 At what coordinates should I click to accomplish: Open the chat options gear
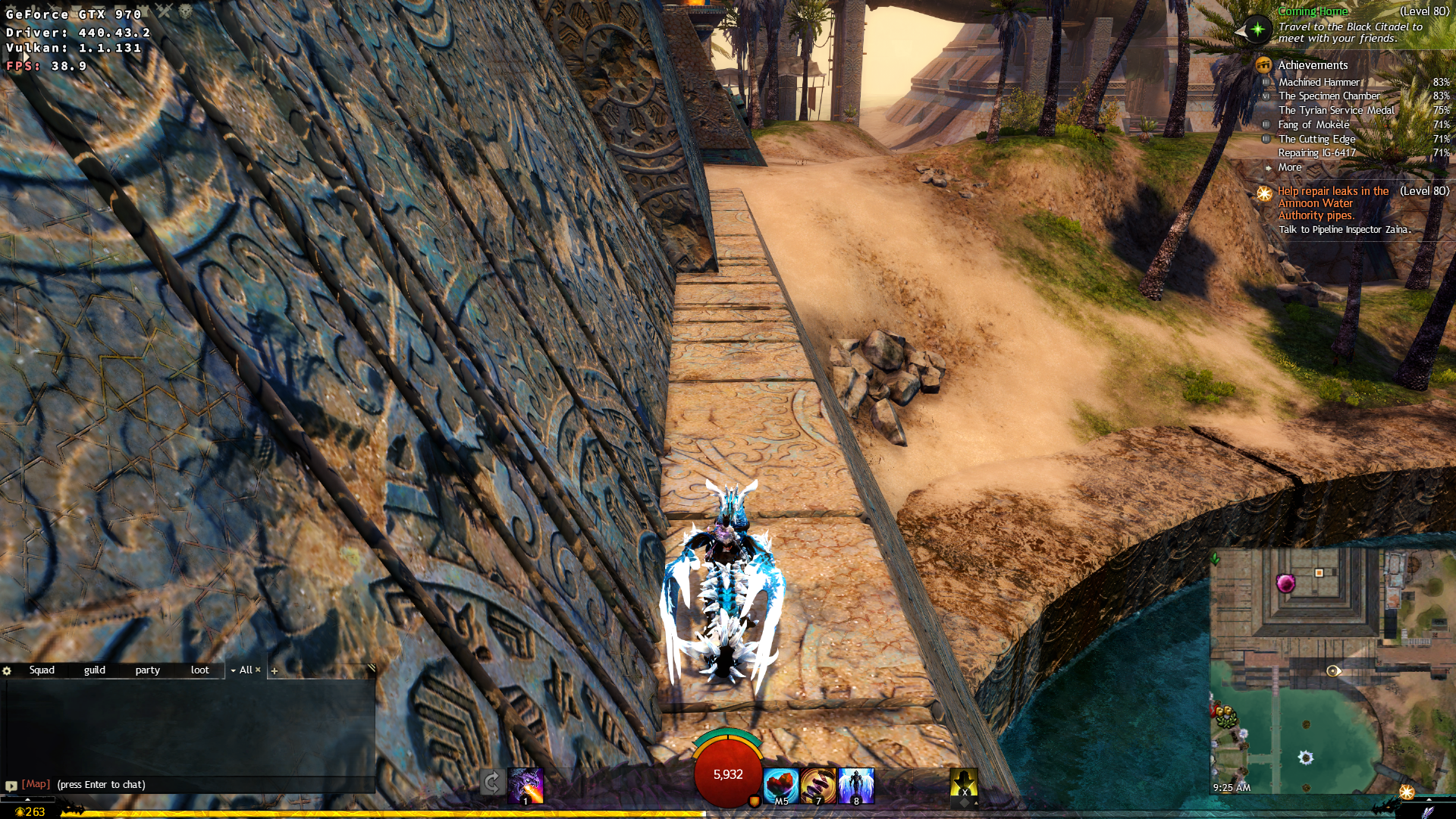click(7, 670)
